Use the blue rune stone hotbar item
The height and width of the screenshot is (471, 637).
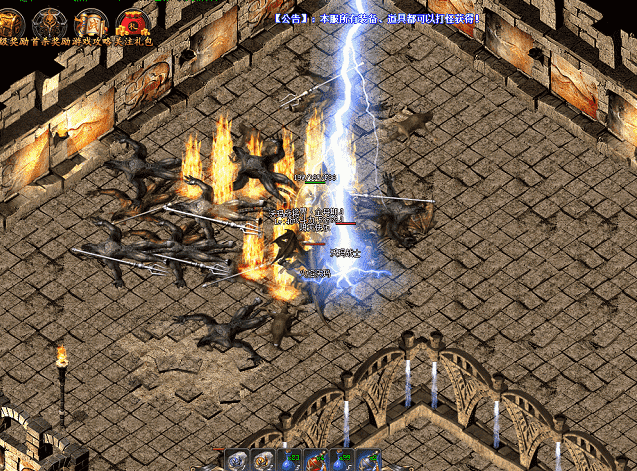[x=238, y=460]
